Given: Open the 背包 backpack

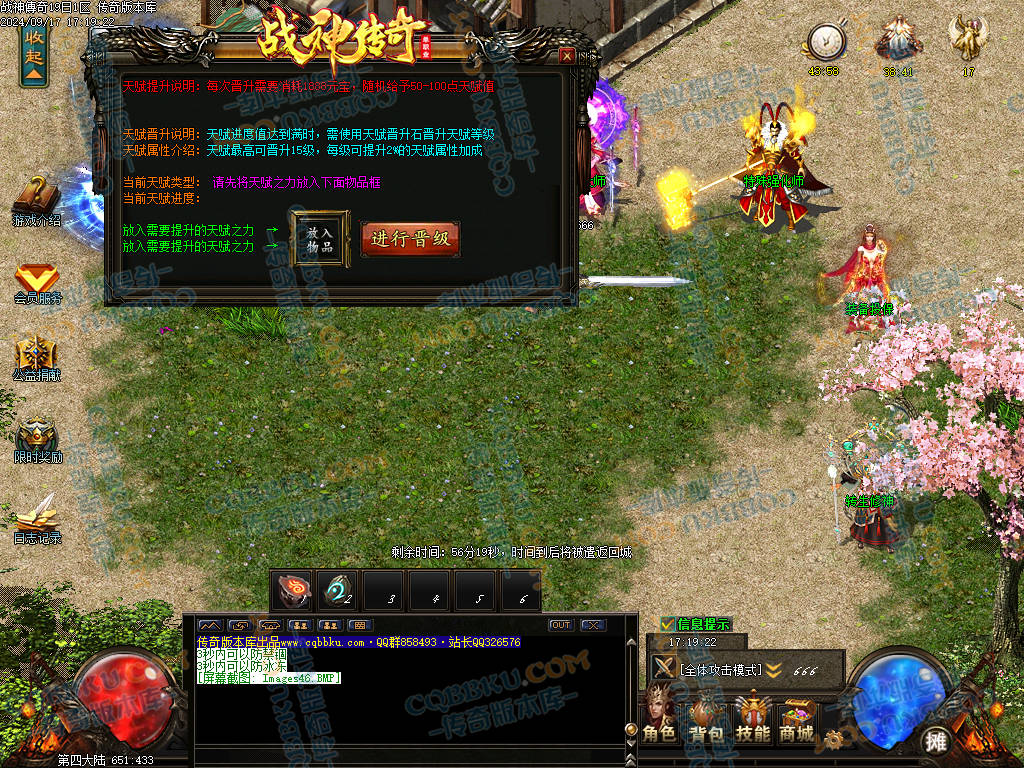Looking at the screenshot, I should (x=705, y=717).
